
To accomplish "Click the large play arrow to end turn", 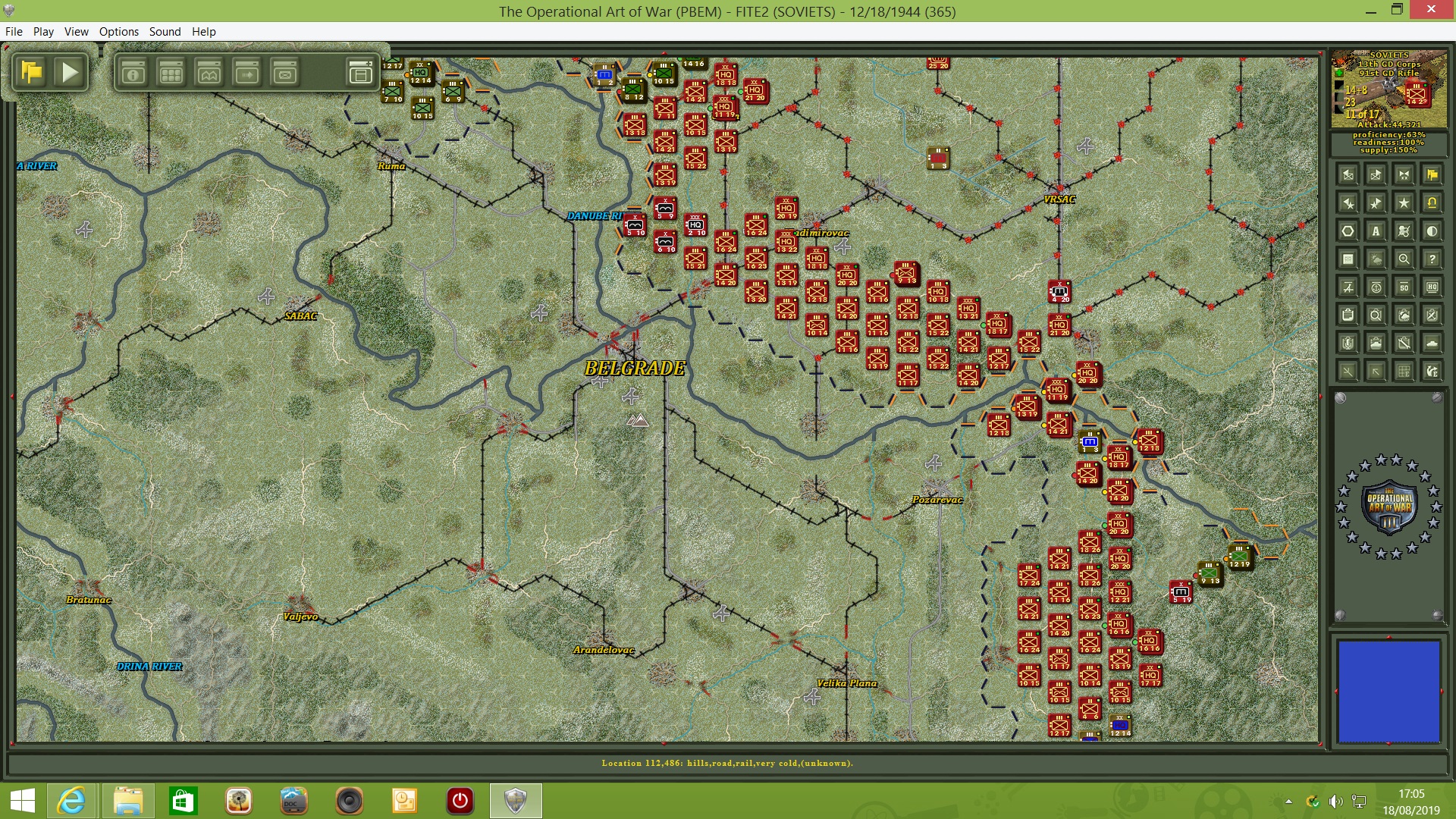I will pos(71,72).
